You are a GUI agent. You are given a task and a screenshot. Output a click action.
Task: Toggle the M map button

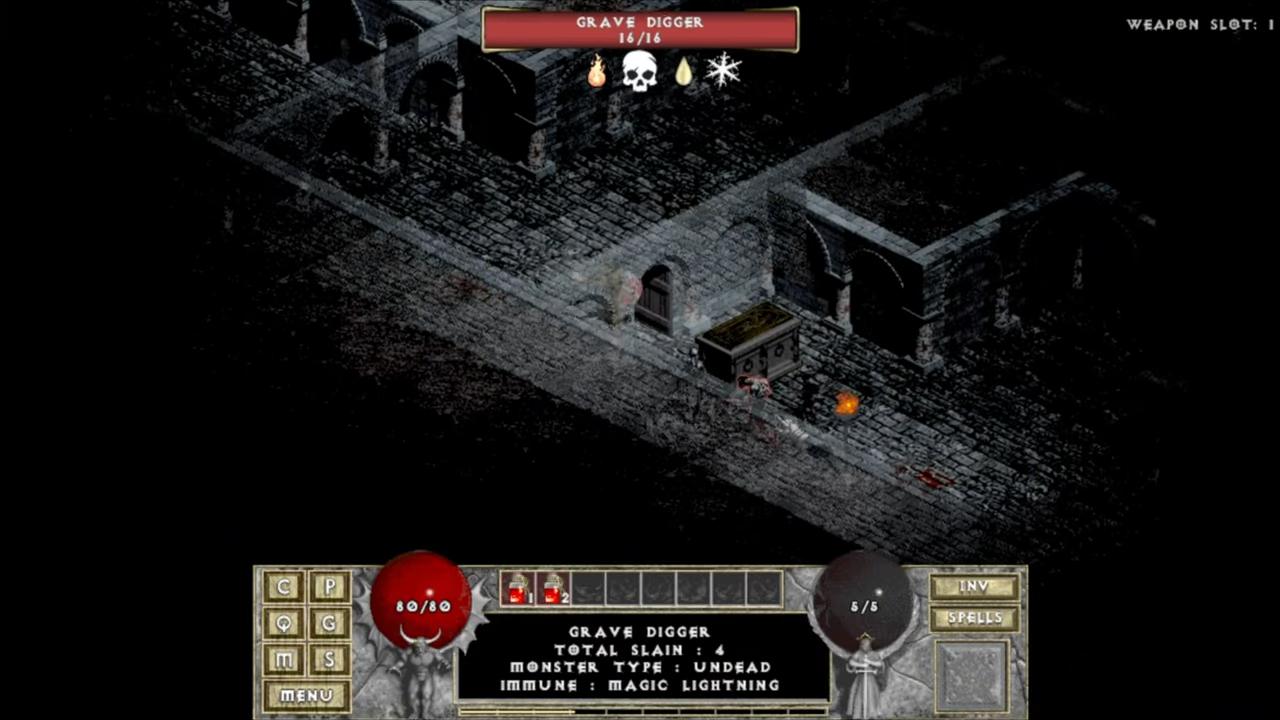click(x=284, y=660)
